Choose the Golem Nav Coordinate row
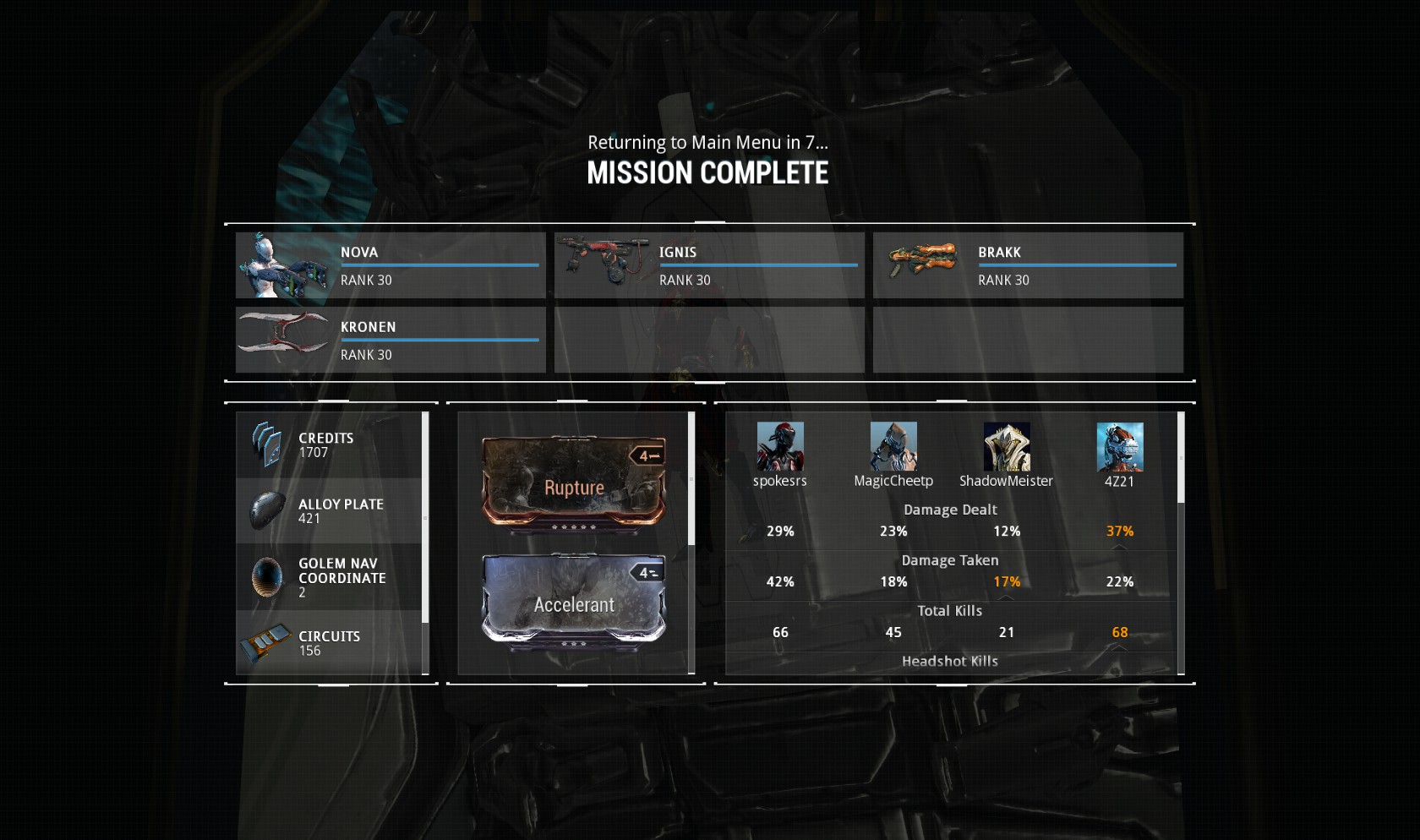This screenshot has width=1420, height=840. [x=329, y=577]
